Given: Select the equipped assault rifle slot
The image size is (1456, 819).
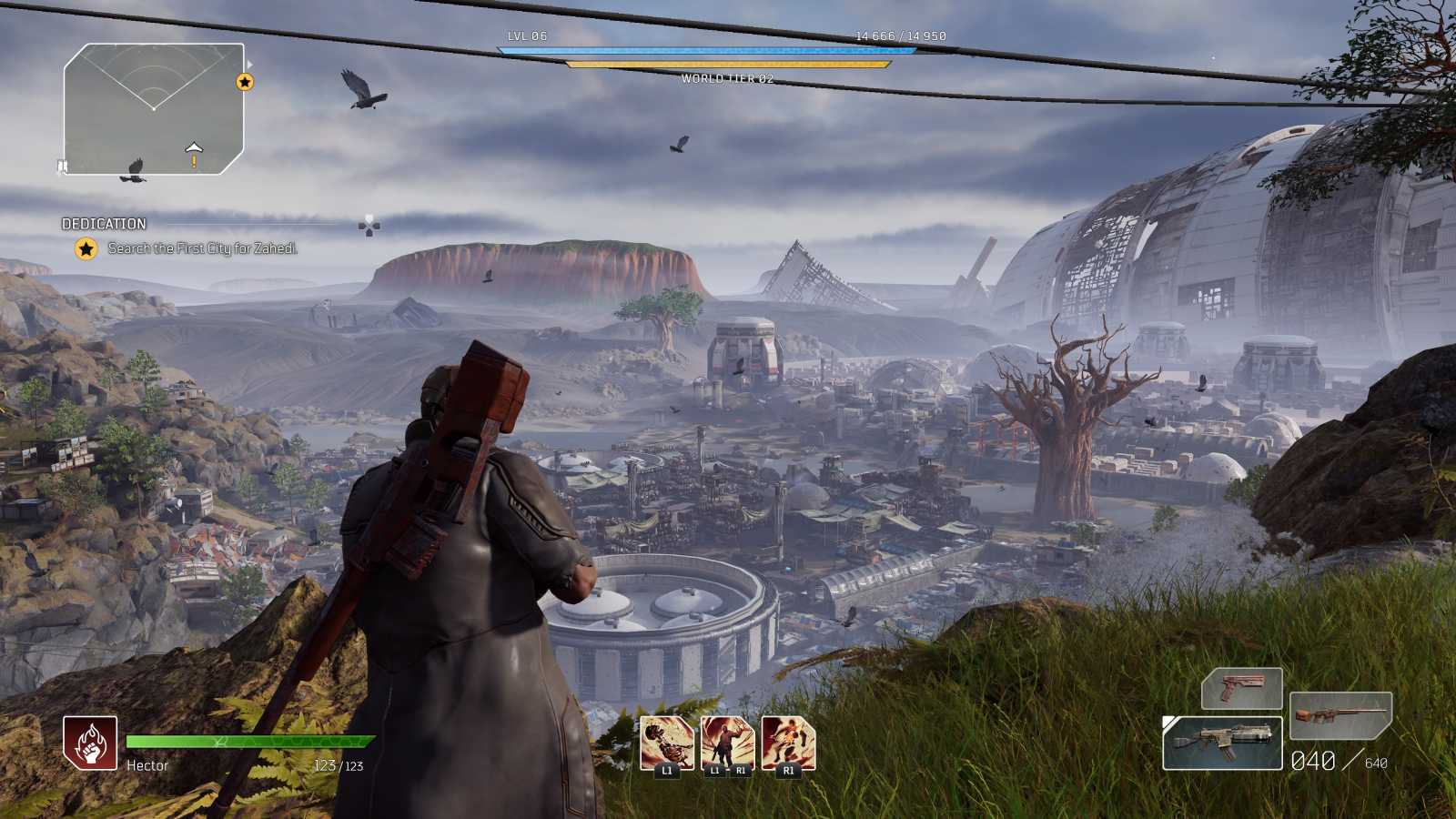Looking at the screenshot, I should pos(1224,743).
